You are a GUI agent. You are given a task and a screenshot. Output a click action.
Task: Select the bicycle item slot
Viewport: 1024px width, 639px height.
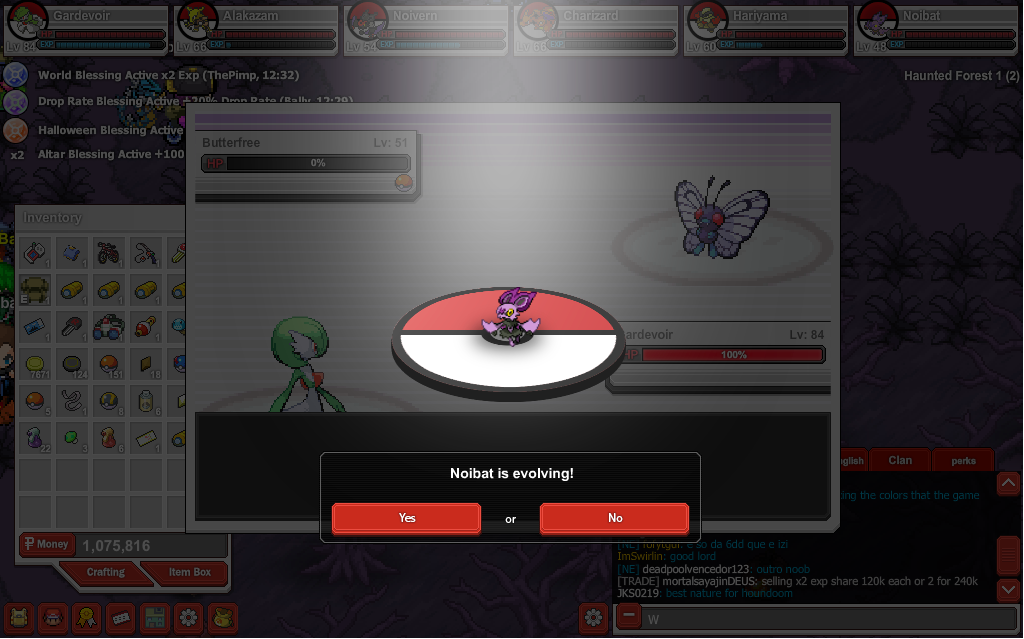pyautogui.click(x=109, y=252)
